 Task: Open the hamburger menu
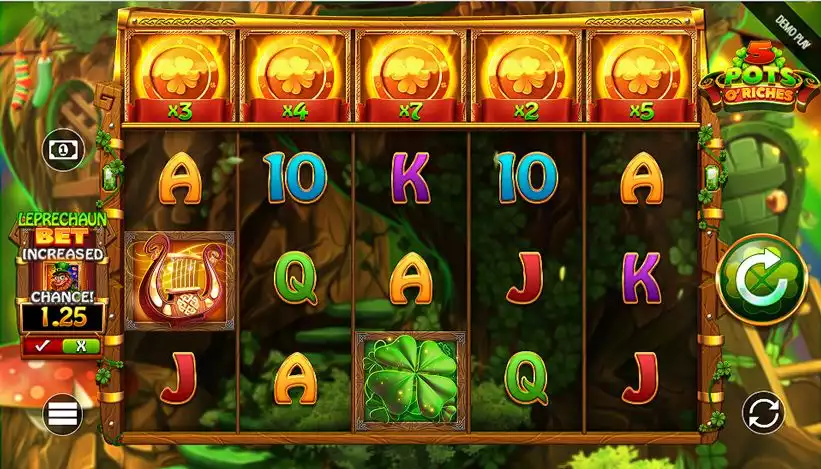pos(62,411)
